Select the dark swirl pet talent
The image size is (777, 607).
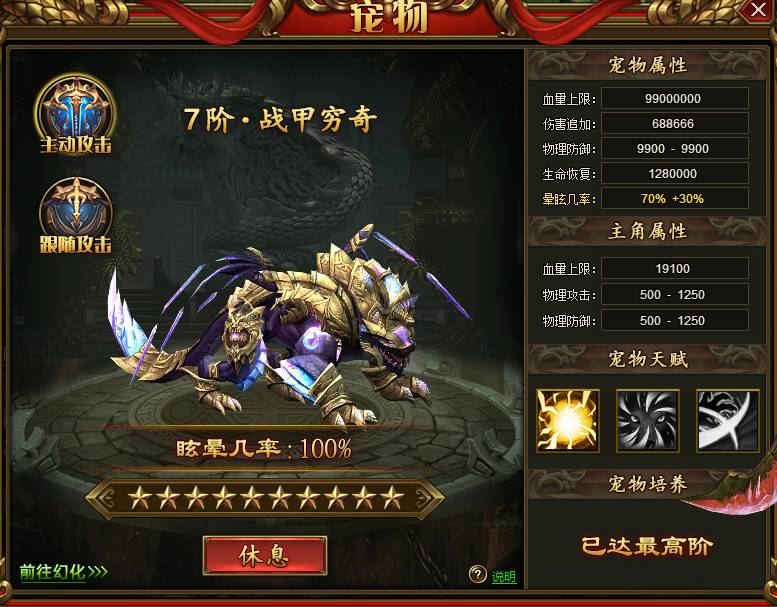(x=648, y=421)
